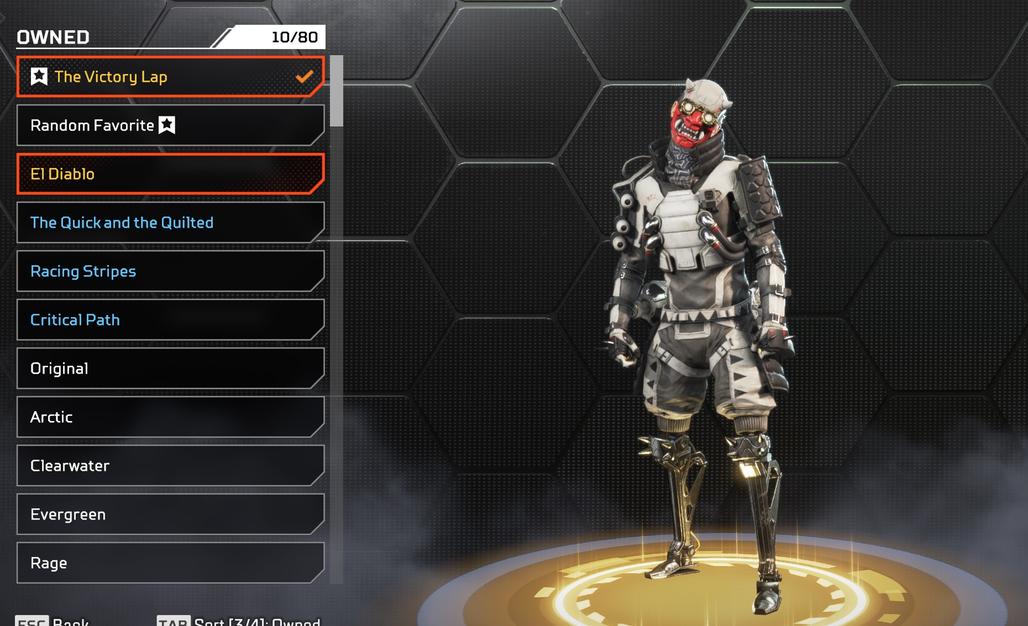Equip the Original skin
Viewport: 1028px width, 626px height.
click(x=170, y=369)
